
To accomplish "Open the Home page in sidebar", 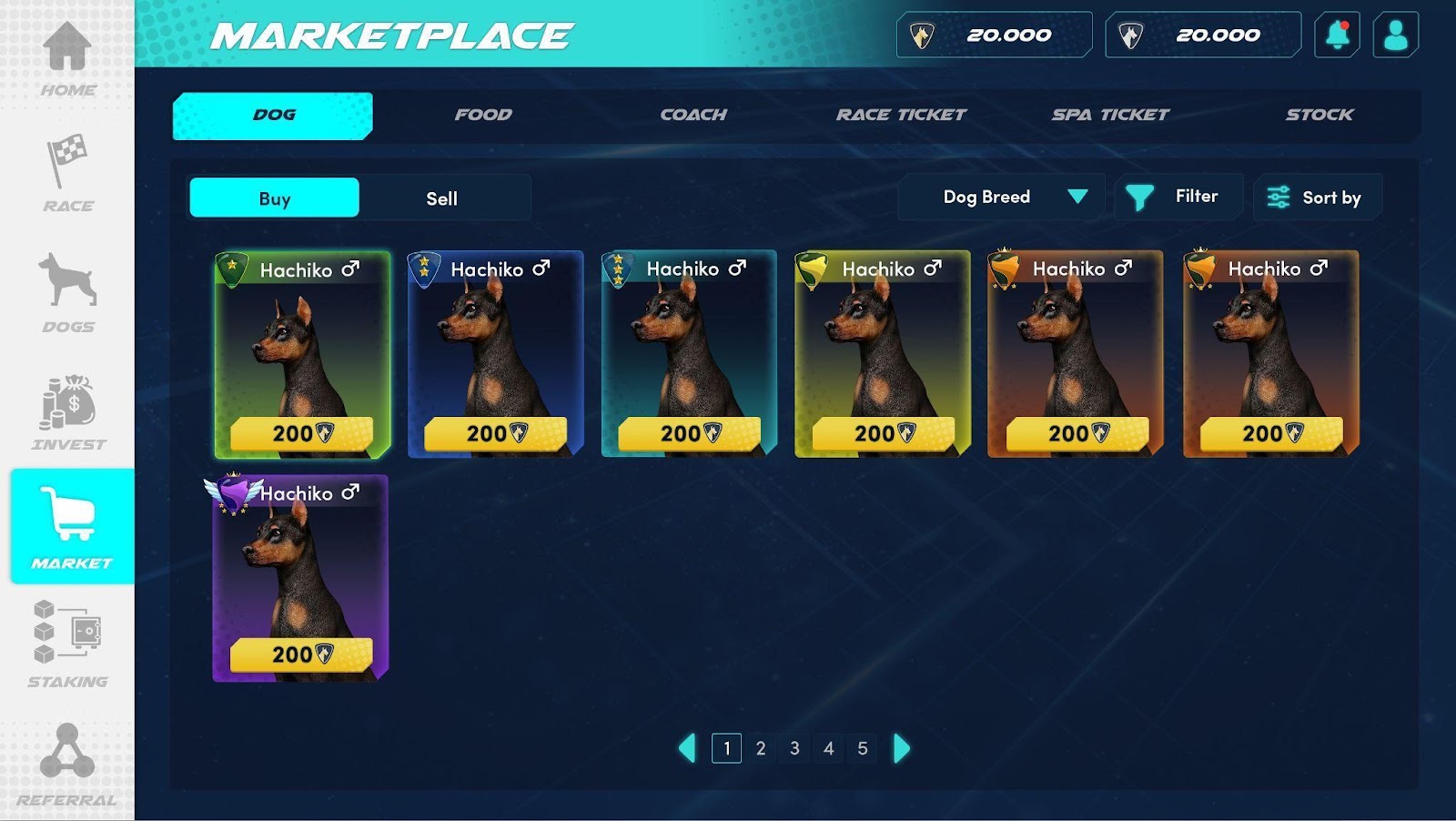I will coord(67,57).
